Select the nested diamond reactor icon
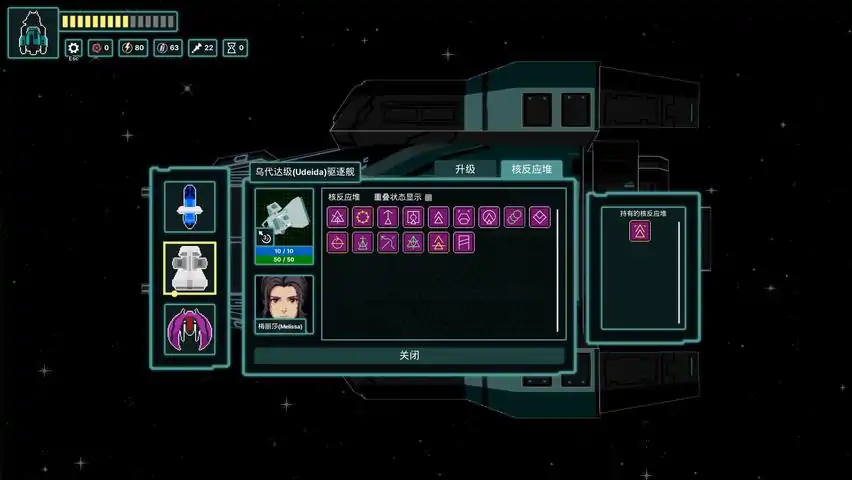 540,217
